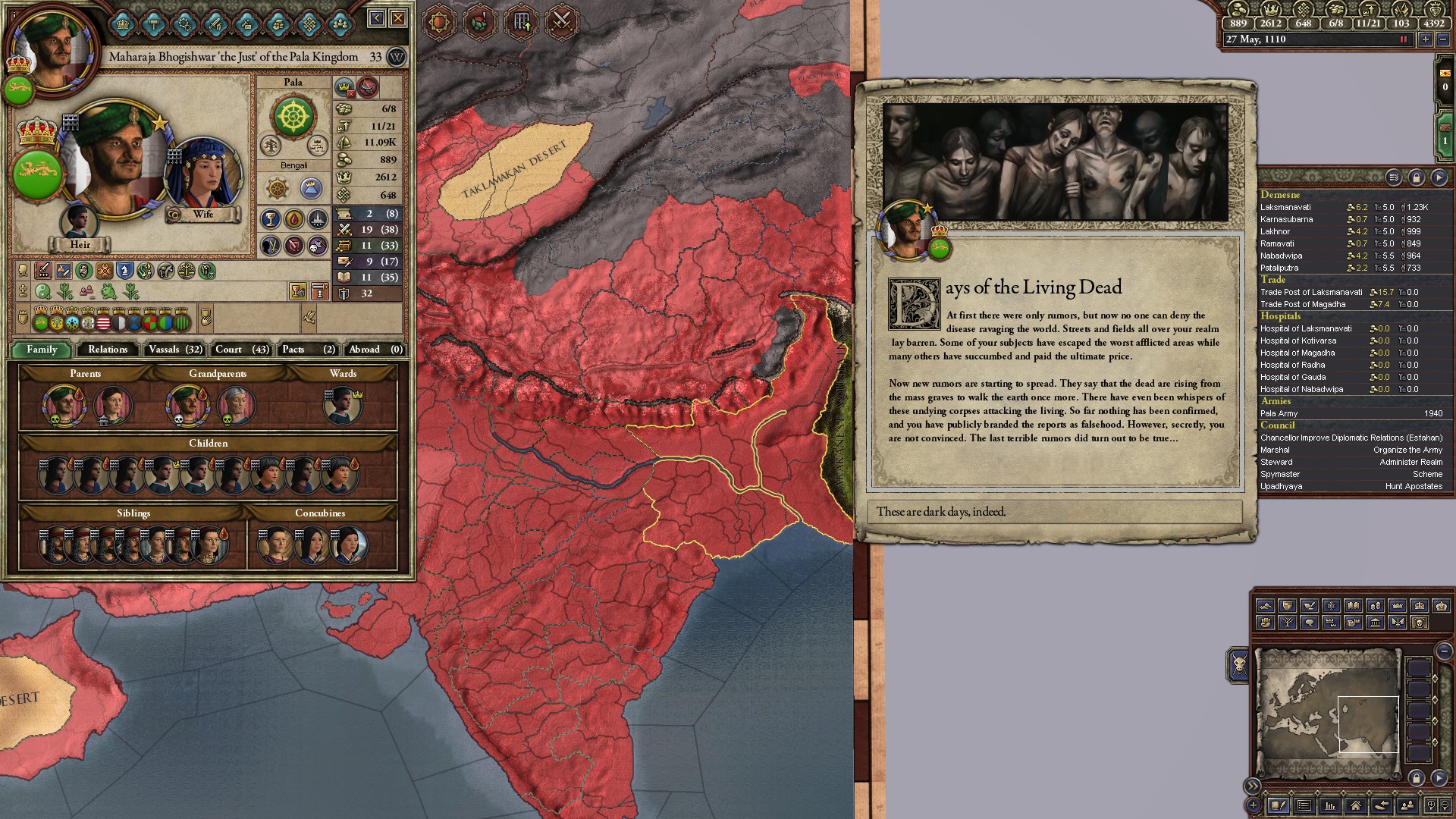Open the Religion screen via endless knot icon

tap(310, 24)
